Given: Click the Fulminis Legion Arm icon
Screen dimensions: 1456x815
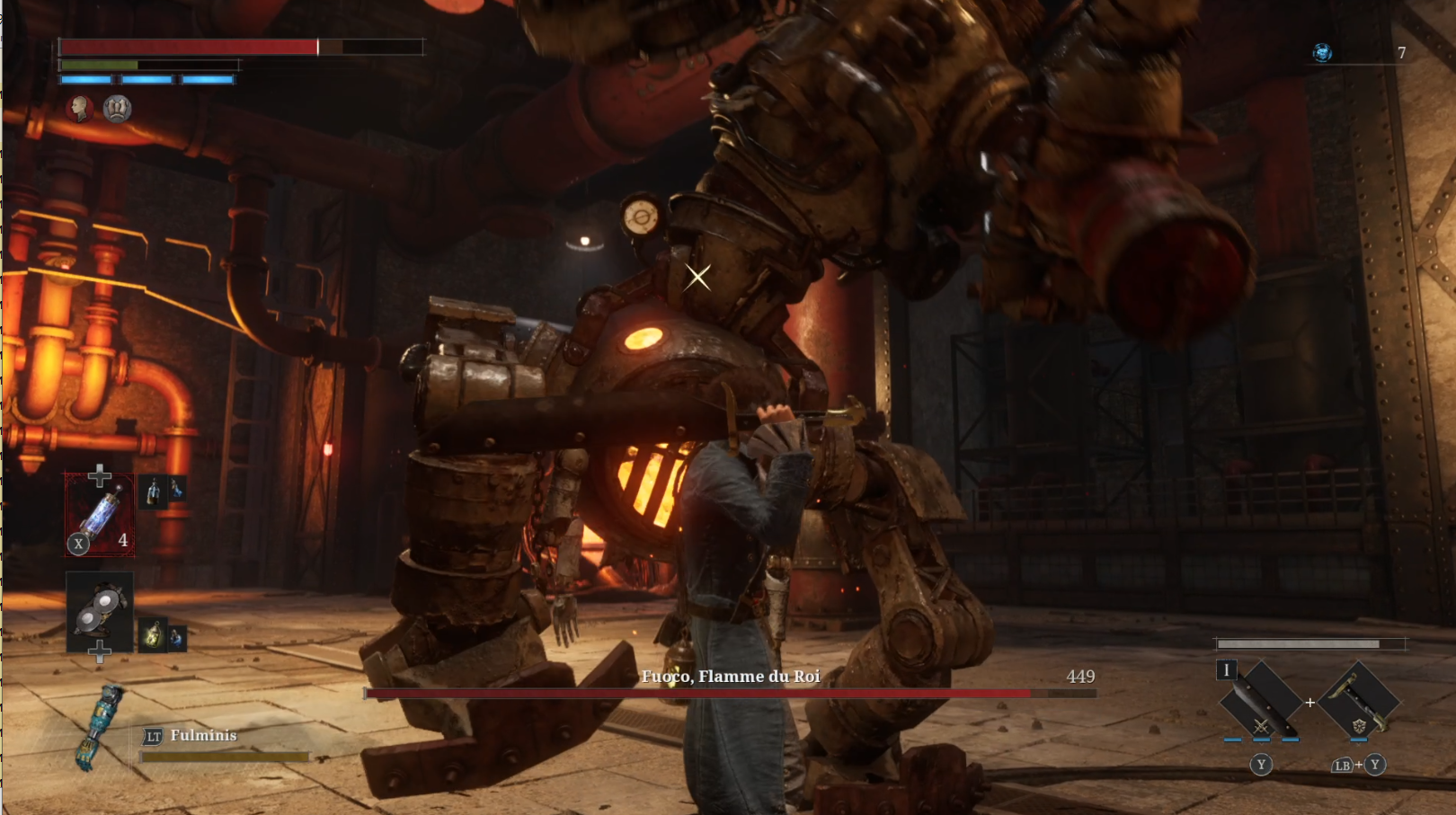Looking at the screenshot, I should tap(99, 727).
